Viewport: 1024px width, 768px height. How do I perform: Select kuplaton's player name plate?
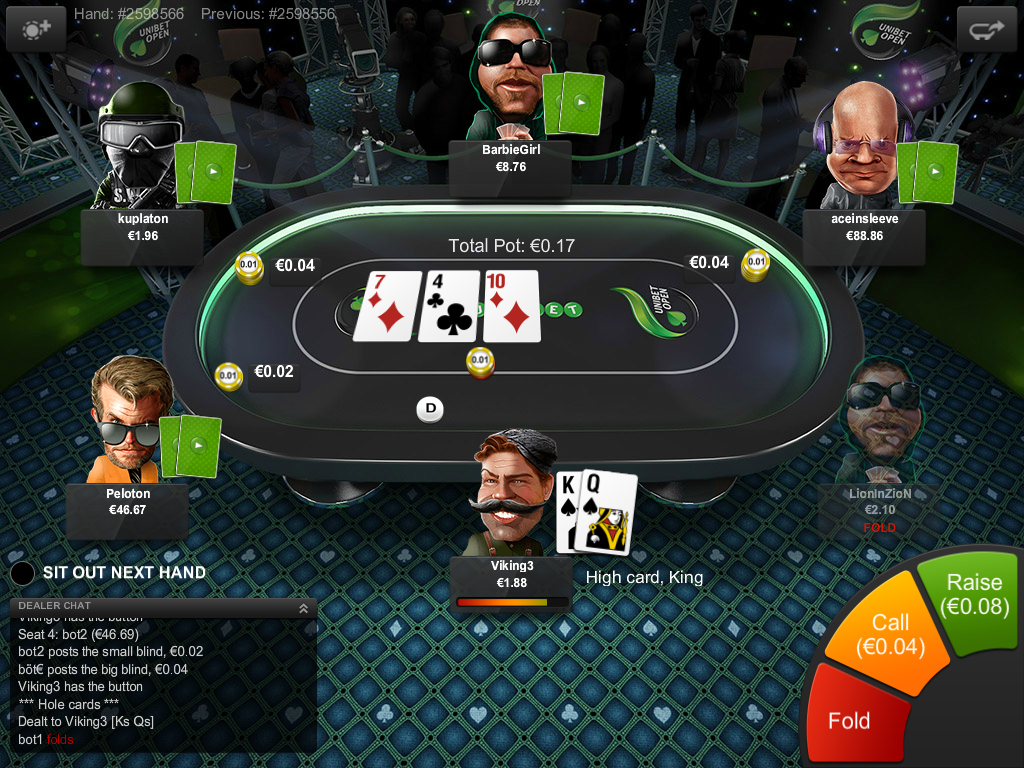pos(142,228)
